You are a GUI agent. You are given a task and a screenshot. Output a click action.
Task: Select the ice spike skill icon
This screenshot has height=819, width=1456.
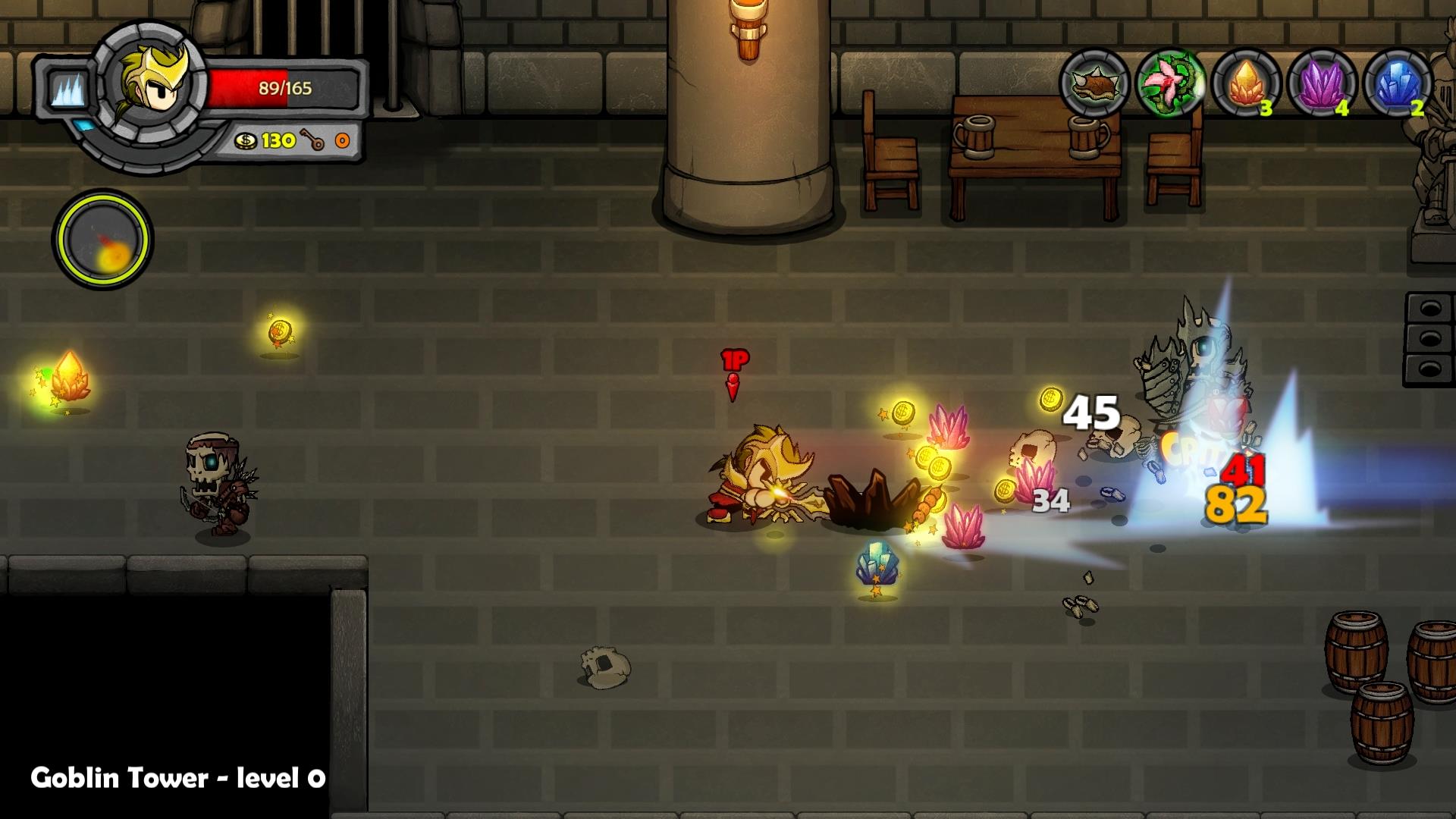click(68, 89)
